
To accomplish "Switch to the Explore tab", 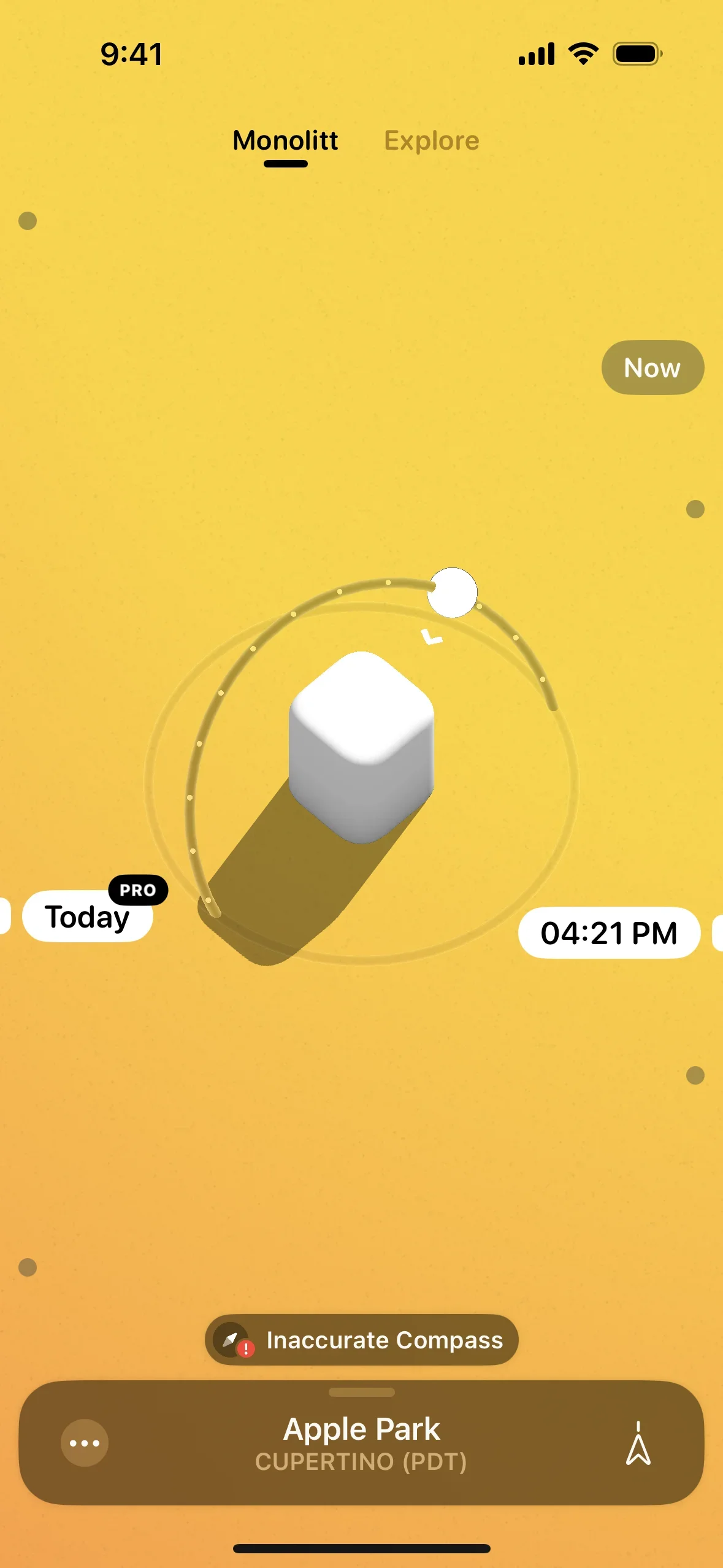I will click(431, 141).
